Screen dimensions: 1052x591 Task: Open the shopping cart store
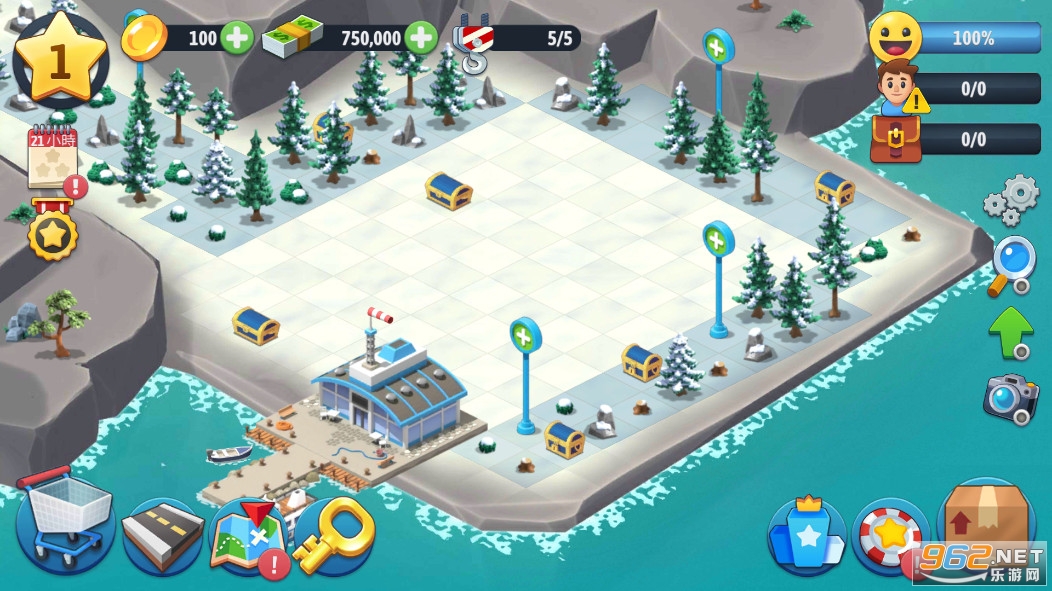point(65,524)
